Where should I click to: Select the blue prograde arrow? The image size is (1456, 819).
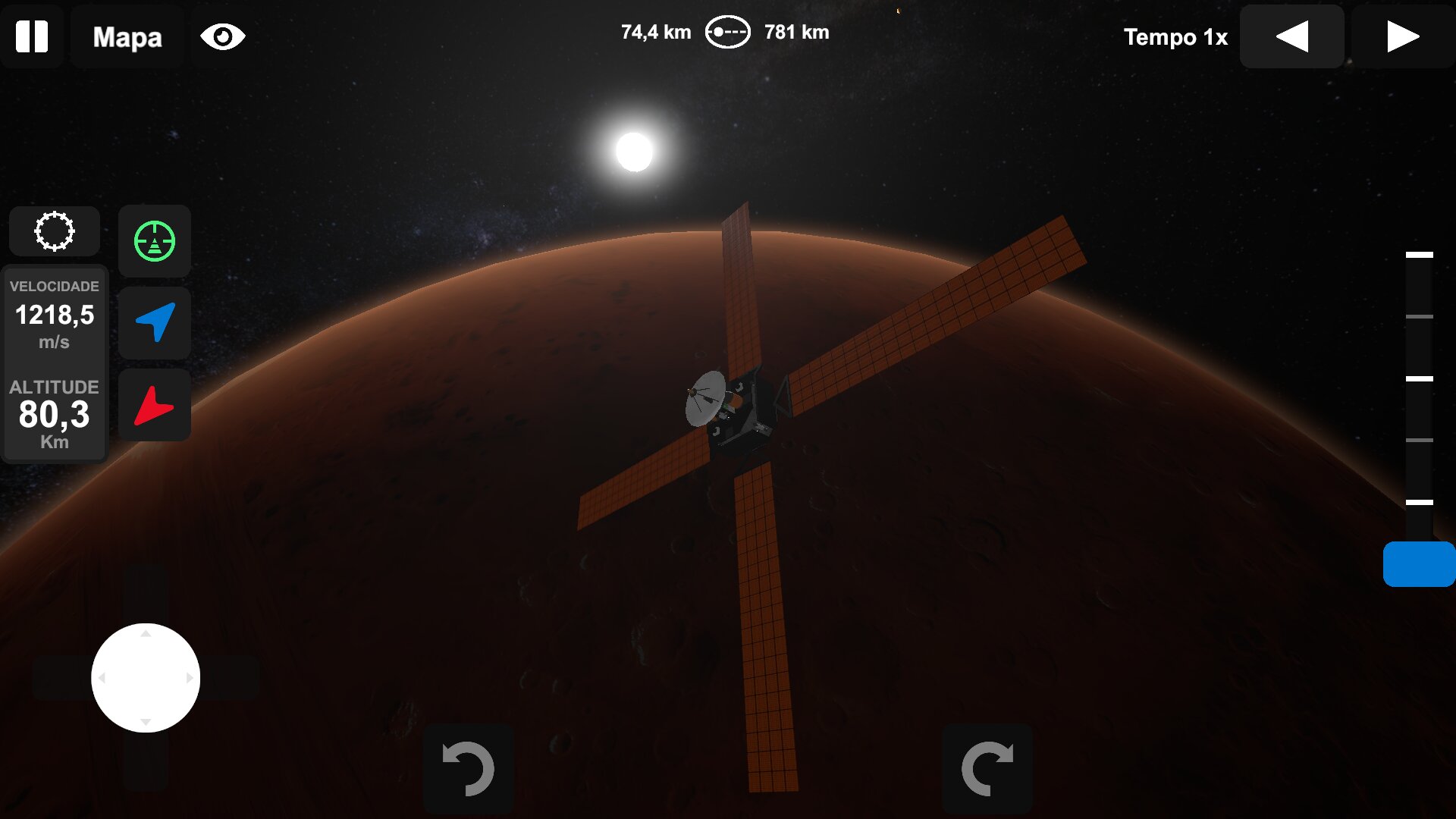coord(155,322)
